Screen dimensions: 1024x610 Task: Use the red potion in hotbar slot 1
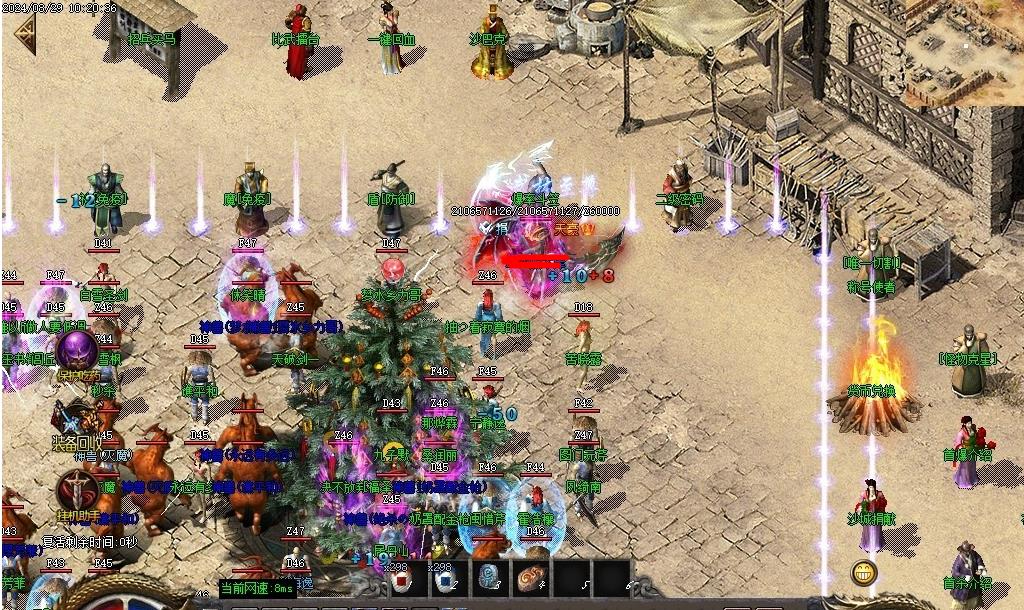[400, 581]
